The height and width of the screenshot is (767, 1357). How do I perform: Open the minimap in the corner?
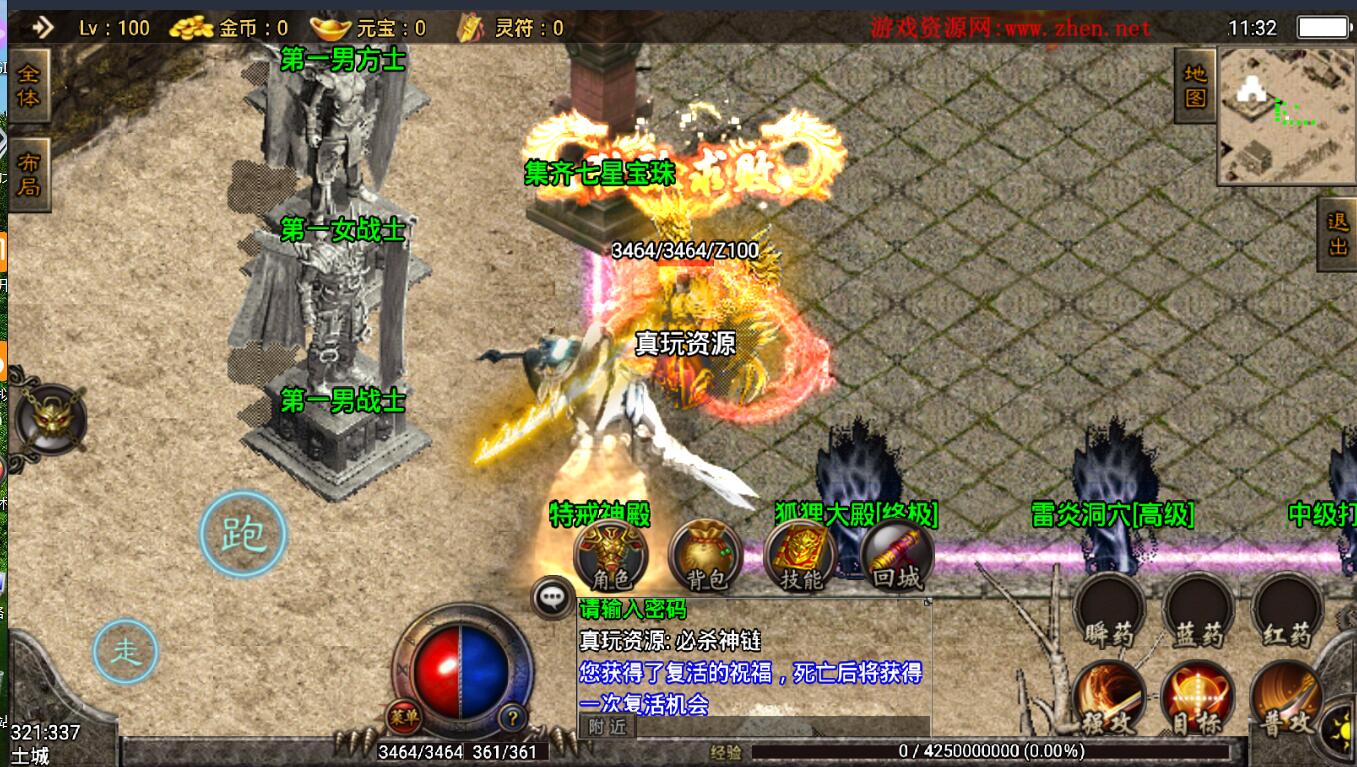tap(1285, 116)
